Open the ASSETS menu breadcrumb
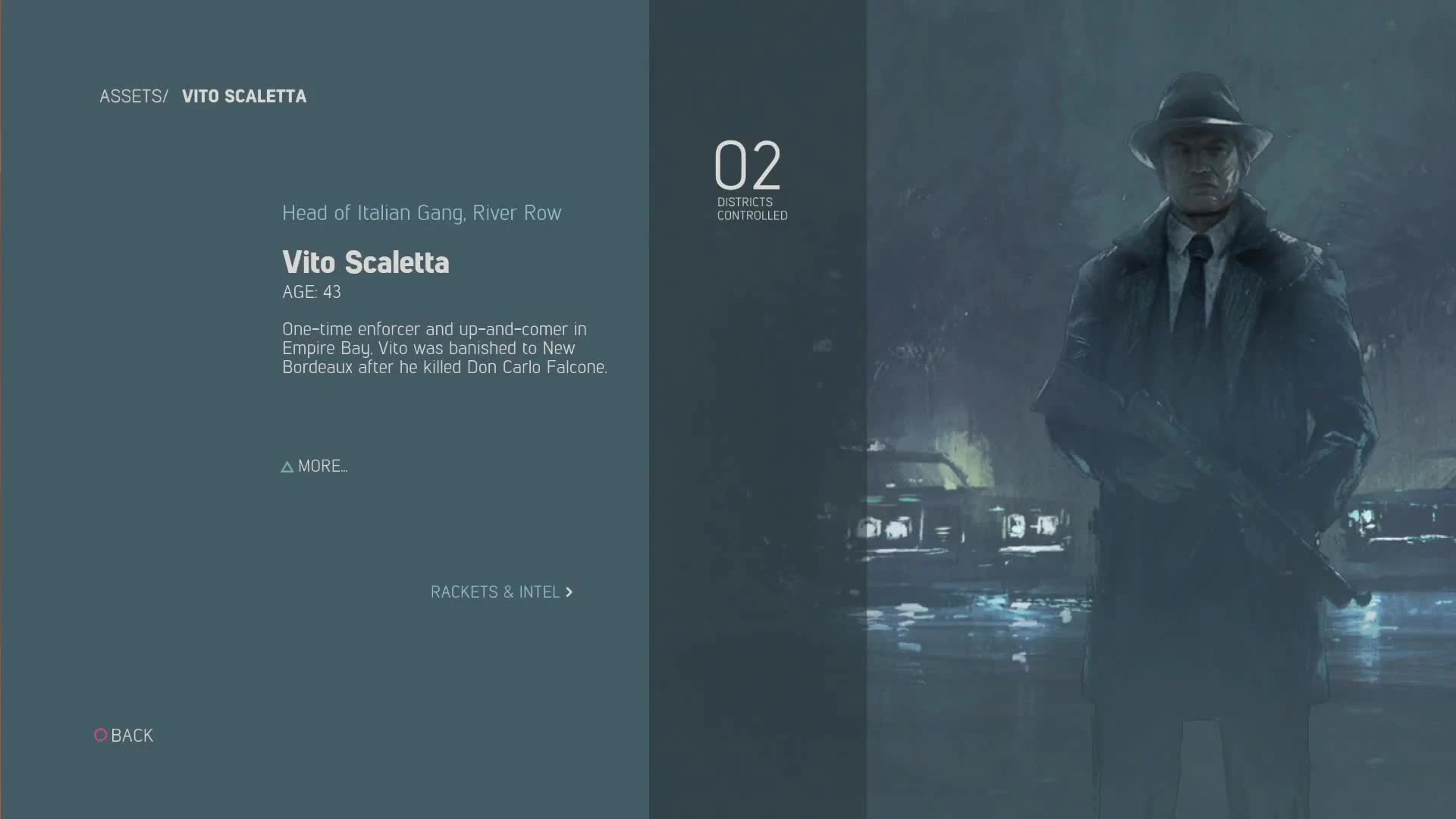This screenshot has width=1456, height=819. click(133, 96)
